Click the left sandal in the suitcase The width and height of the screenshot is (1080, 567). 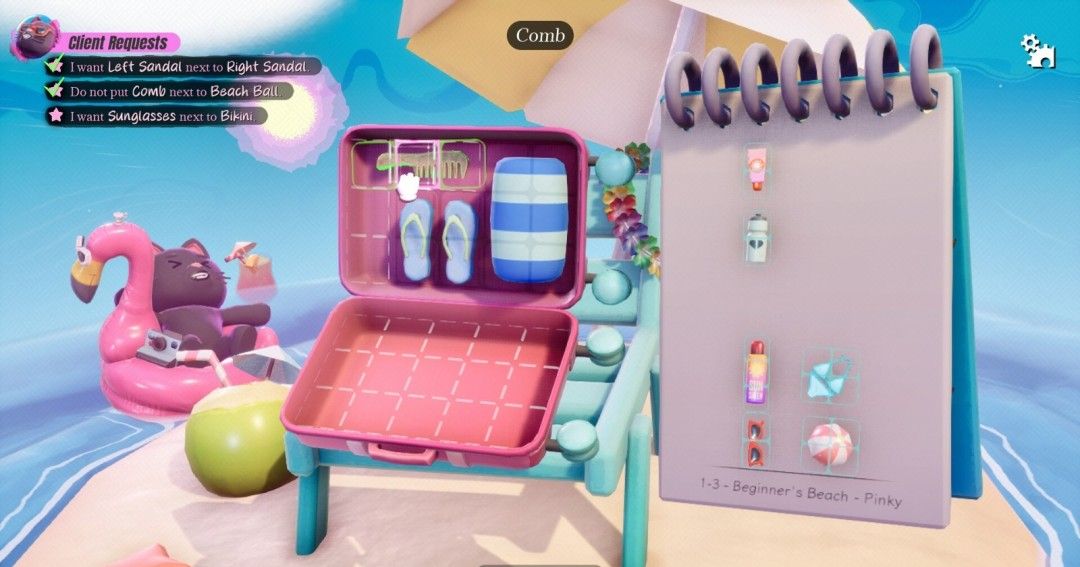pyautogui.click(x=413, y=240)
